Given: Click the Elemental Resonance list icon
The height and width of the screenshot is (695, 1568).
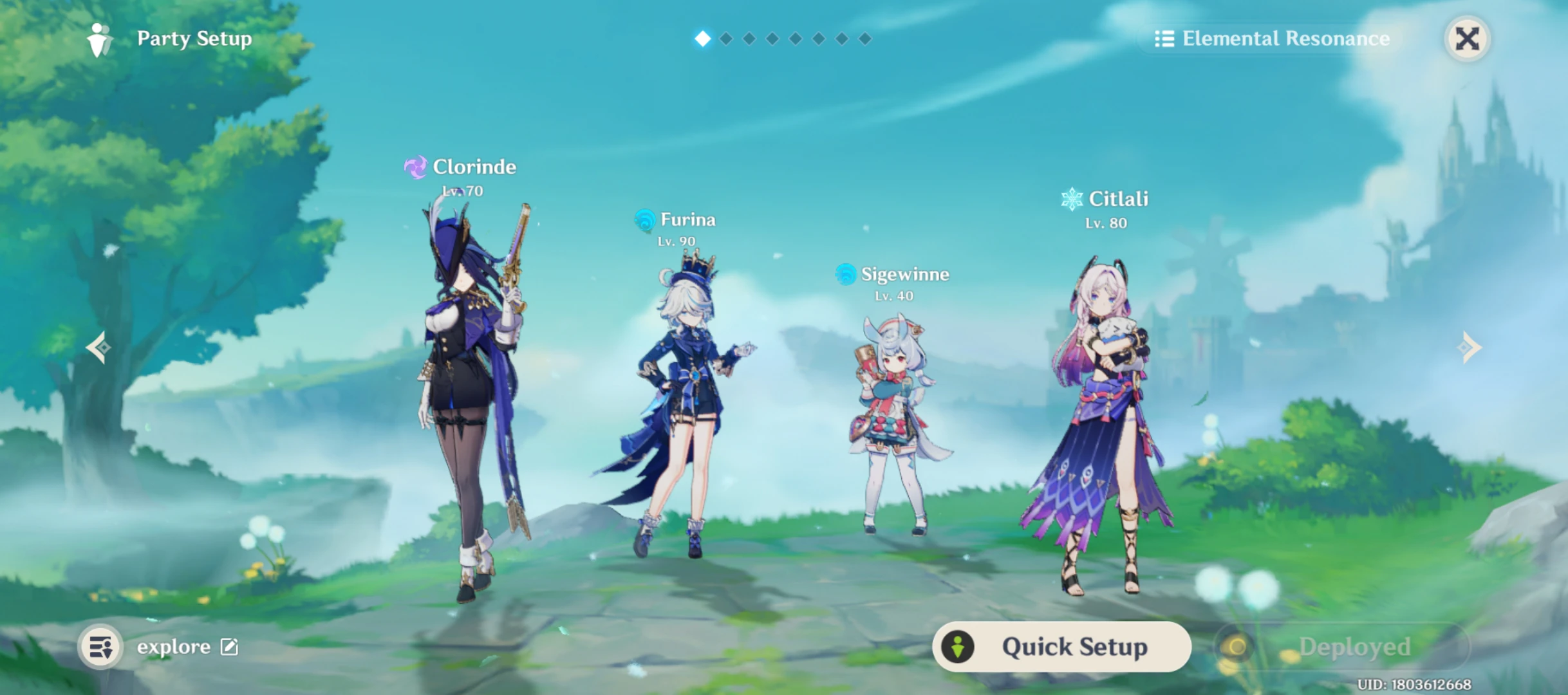Looking at the screenshot, I should click(x=1164, y=39).
